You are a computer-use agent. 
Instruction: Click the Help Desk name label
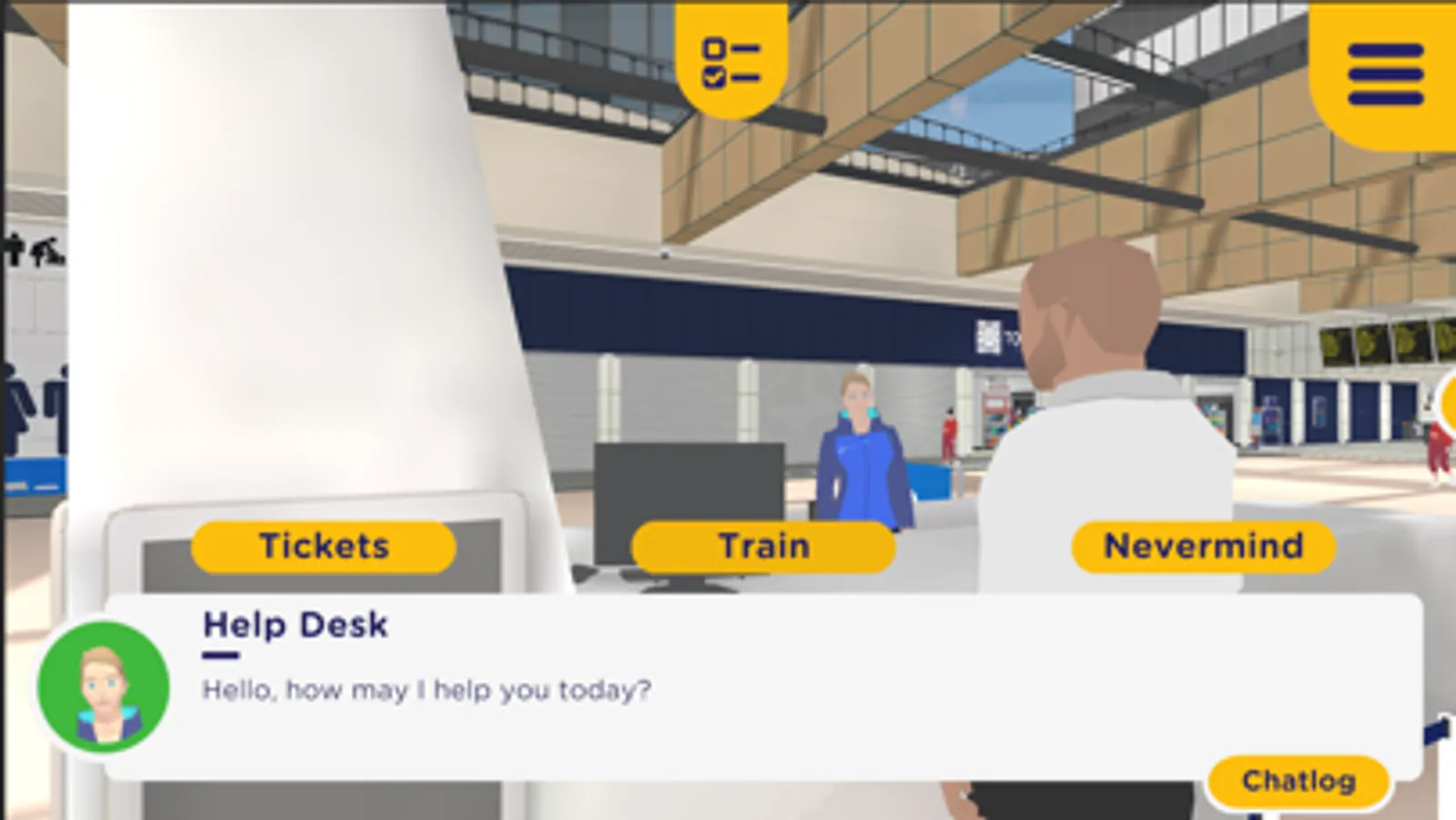click(295, 625)
